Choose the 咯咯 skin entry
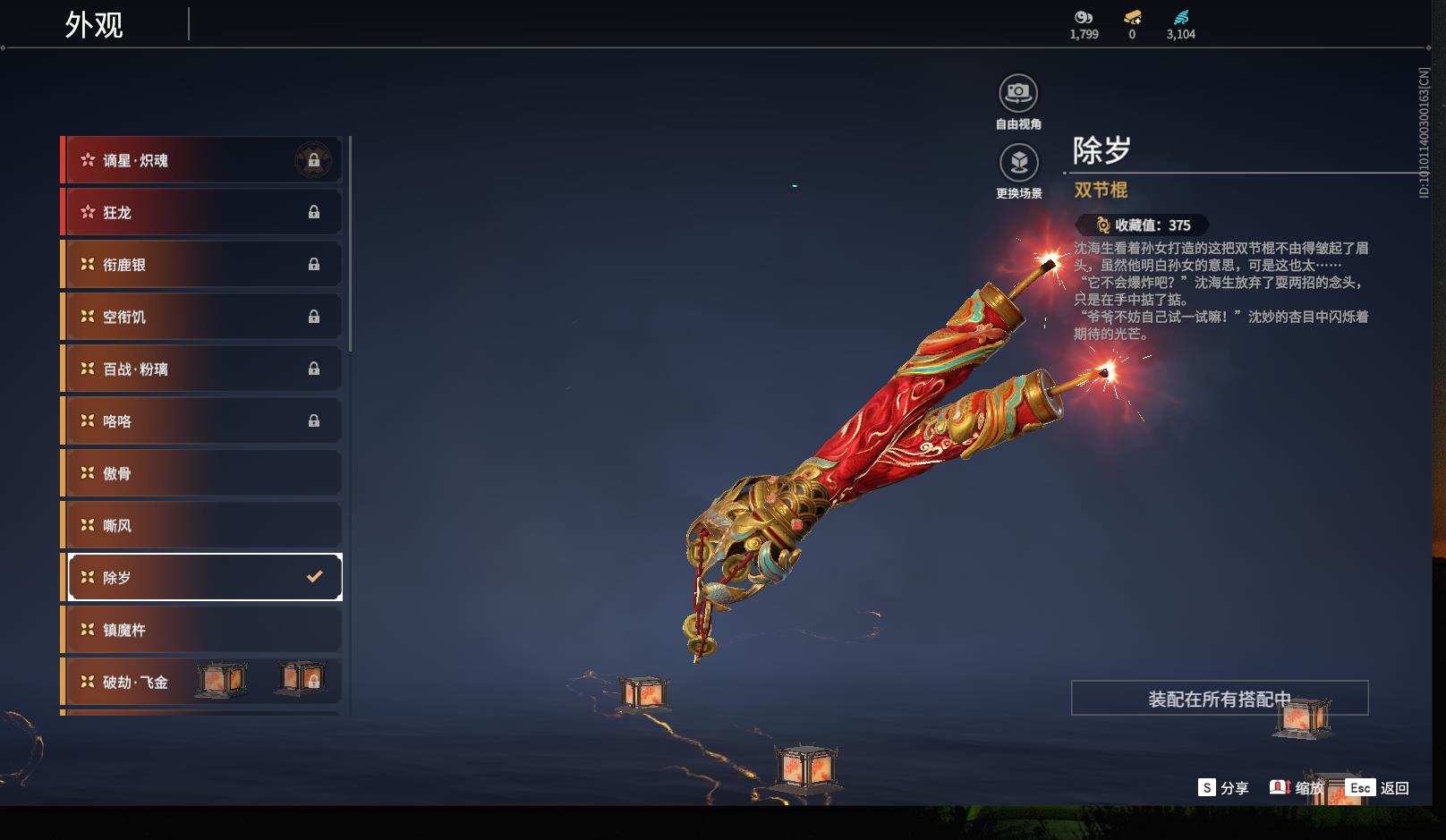 click(x=201, y=420)
